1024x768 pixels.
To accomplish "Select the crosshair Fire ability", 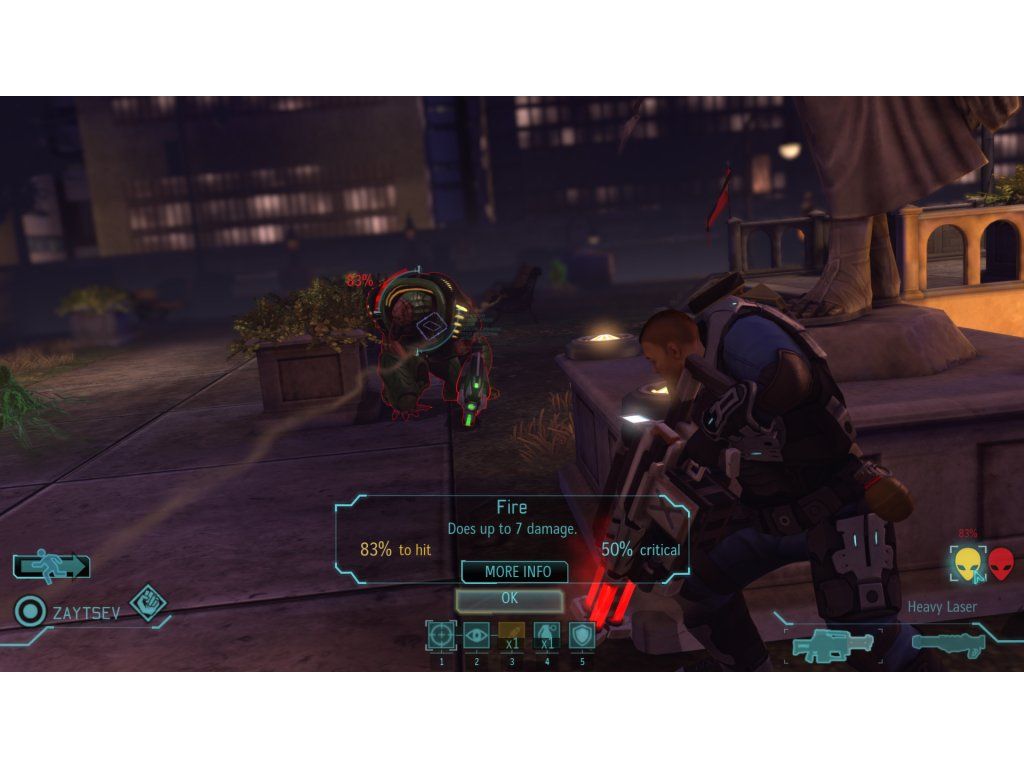I will [441, 635].
